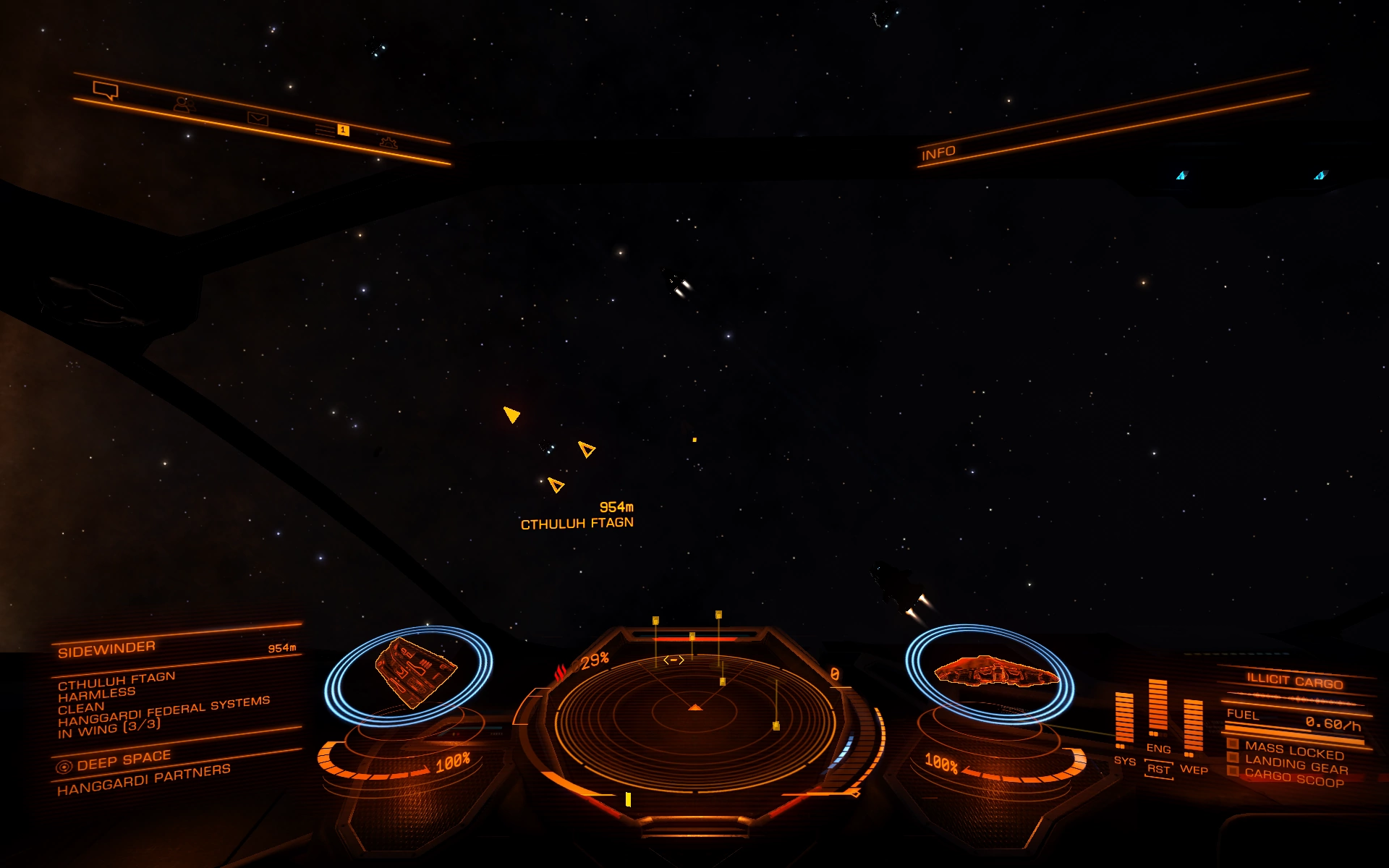Screen dimensions: 1389x868
Task: Click the CTHULUH FTAGN target label
Action: tap(577, 523)
